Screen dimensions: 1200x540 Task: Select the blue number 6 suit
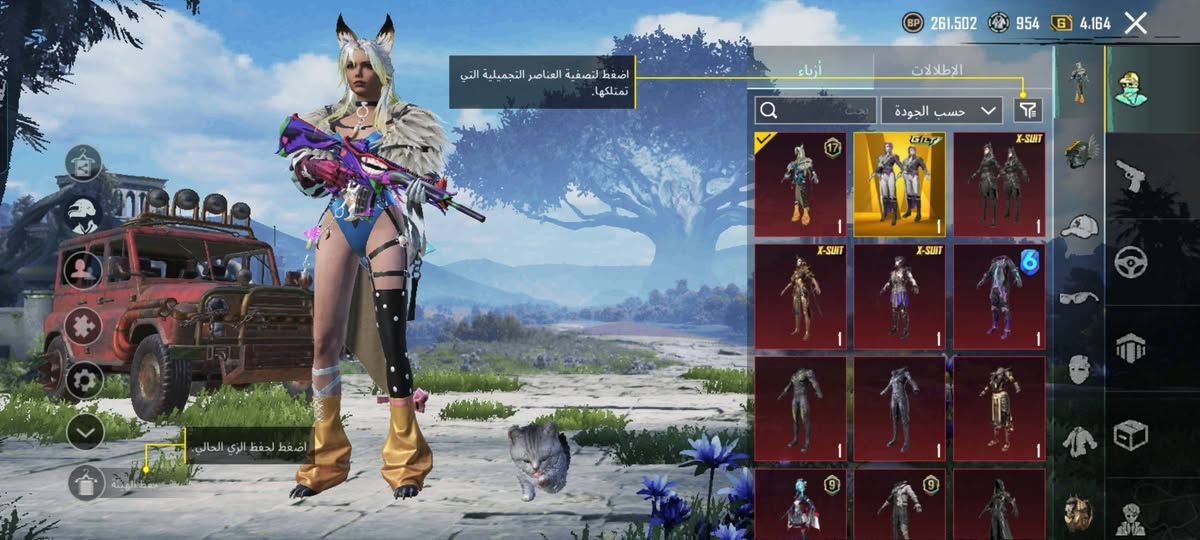point(999,295)
